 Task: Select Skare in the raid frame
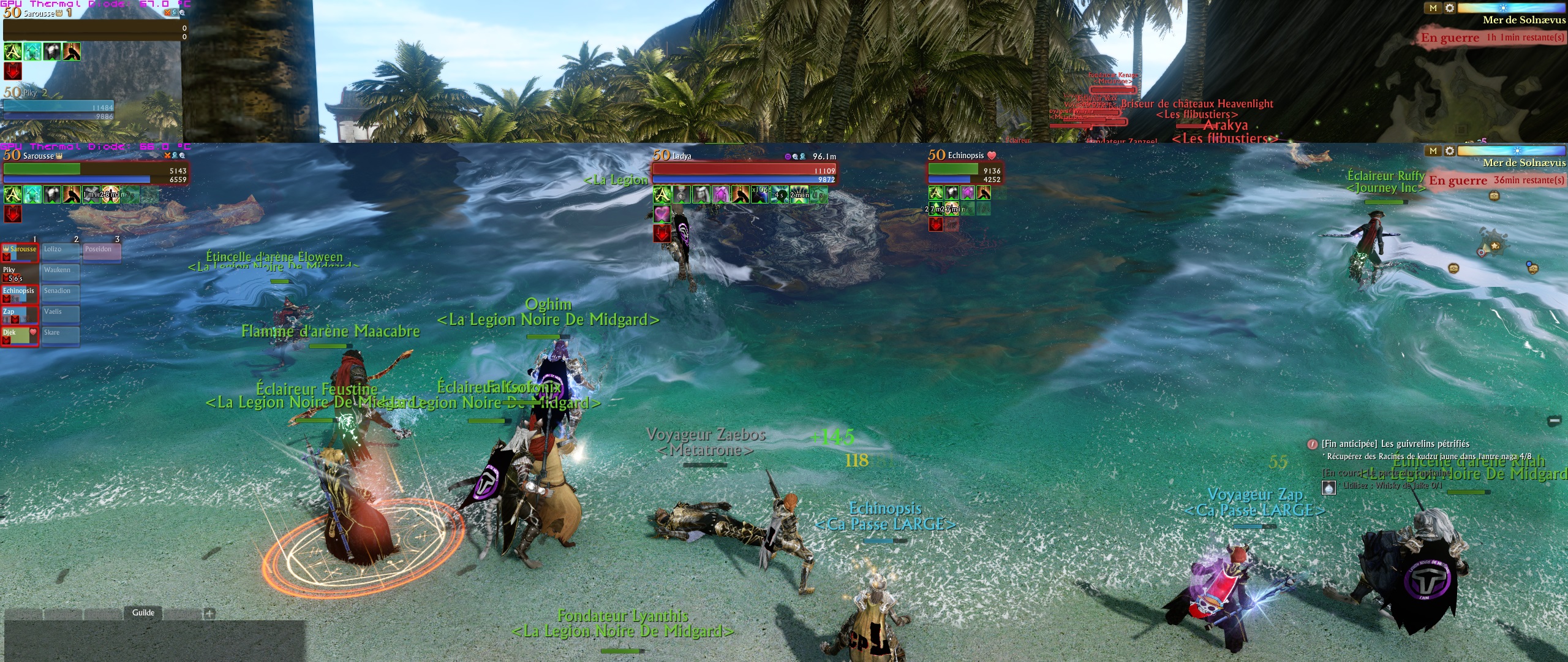pos(61,335)
